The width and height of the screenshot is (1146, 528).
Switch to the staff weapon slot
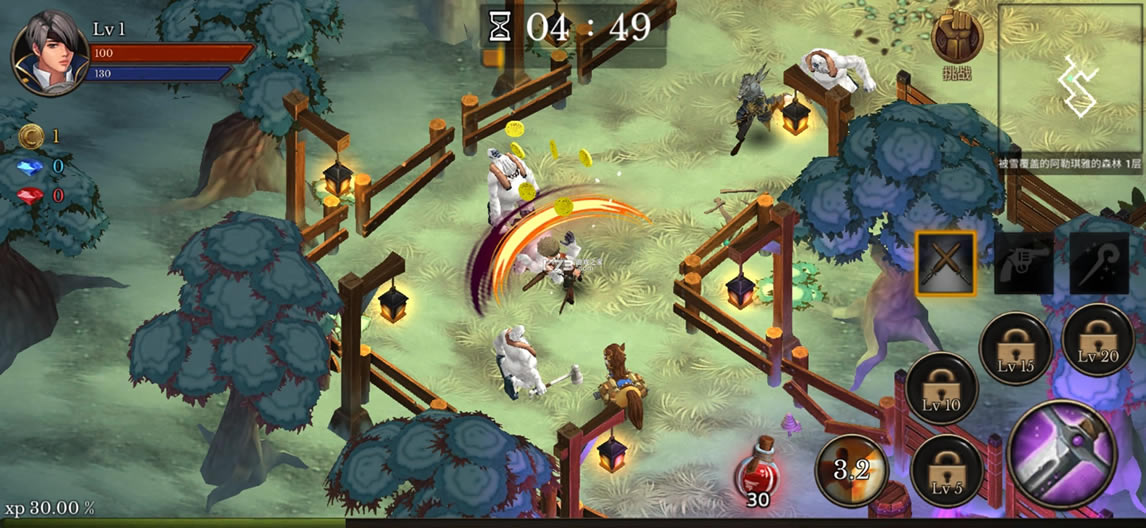coord(1099,264)
